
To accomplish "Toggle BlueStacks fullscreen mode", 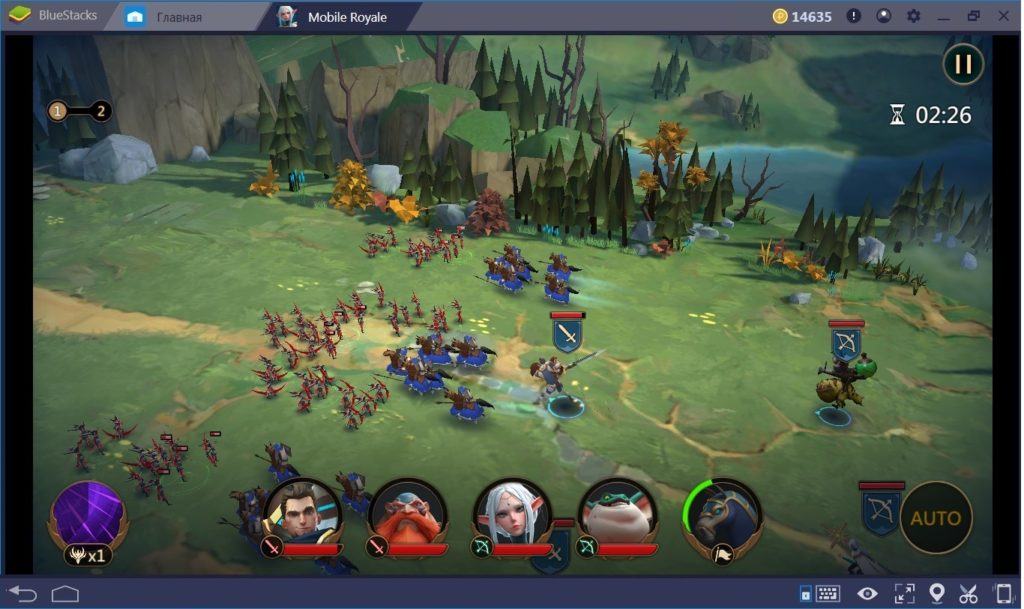I will click(x=903, y=593).
